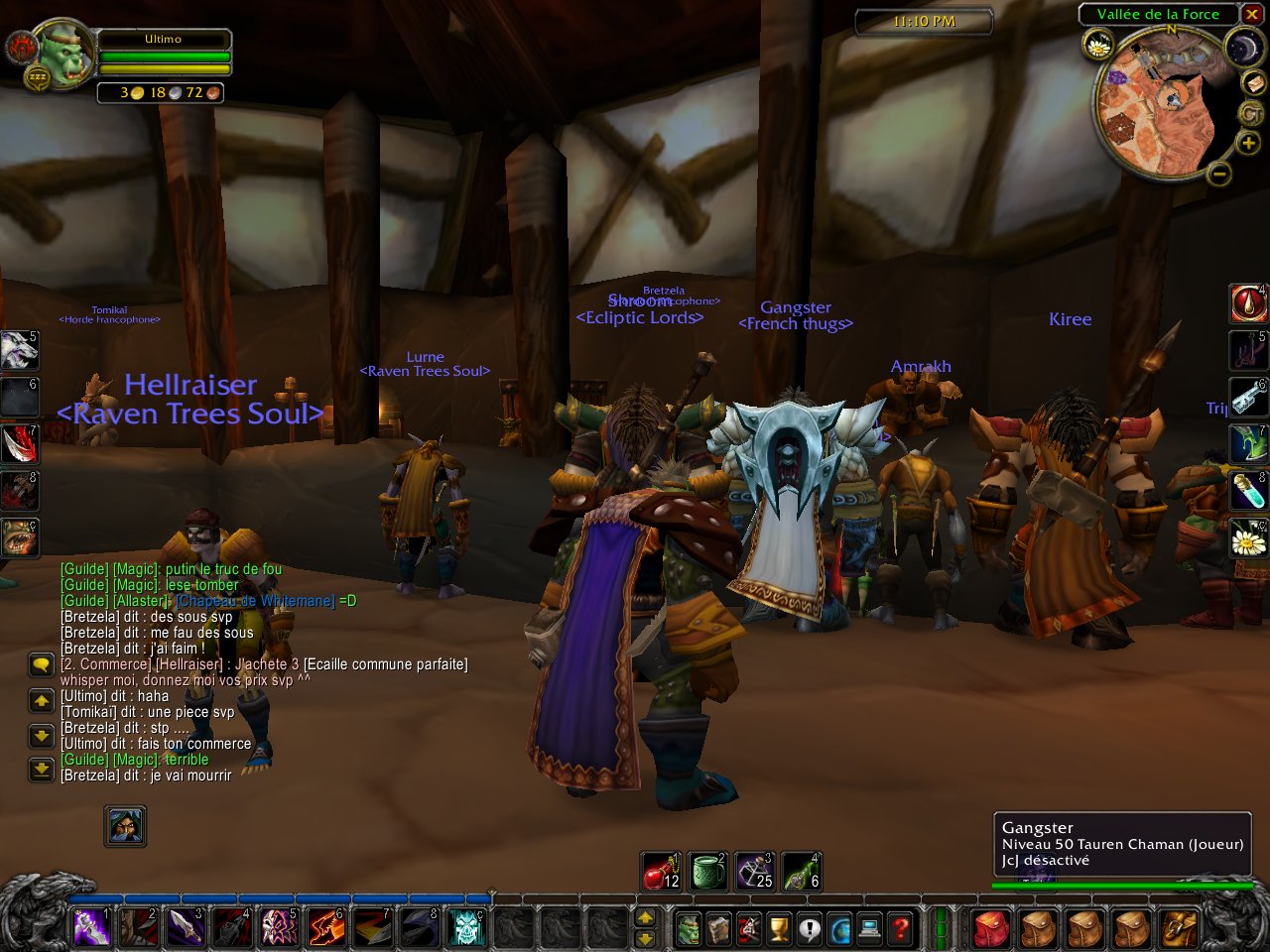Use the red potion with 12 charges
Viewport: 1270px width, 952px height.
[x=661, y=872]
